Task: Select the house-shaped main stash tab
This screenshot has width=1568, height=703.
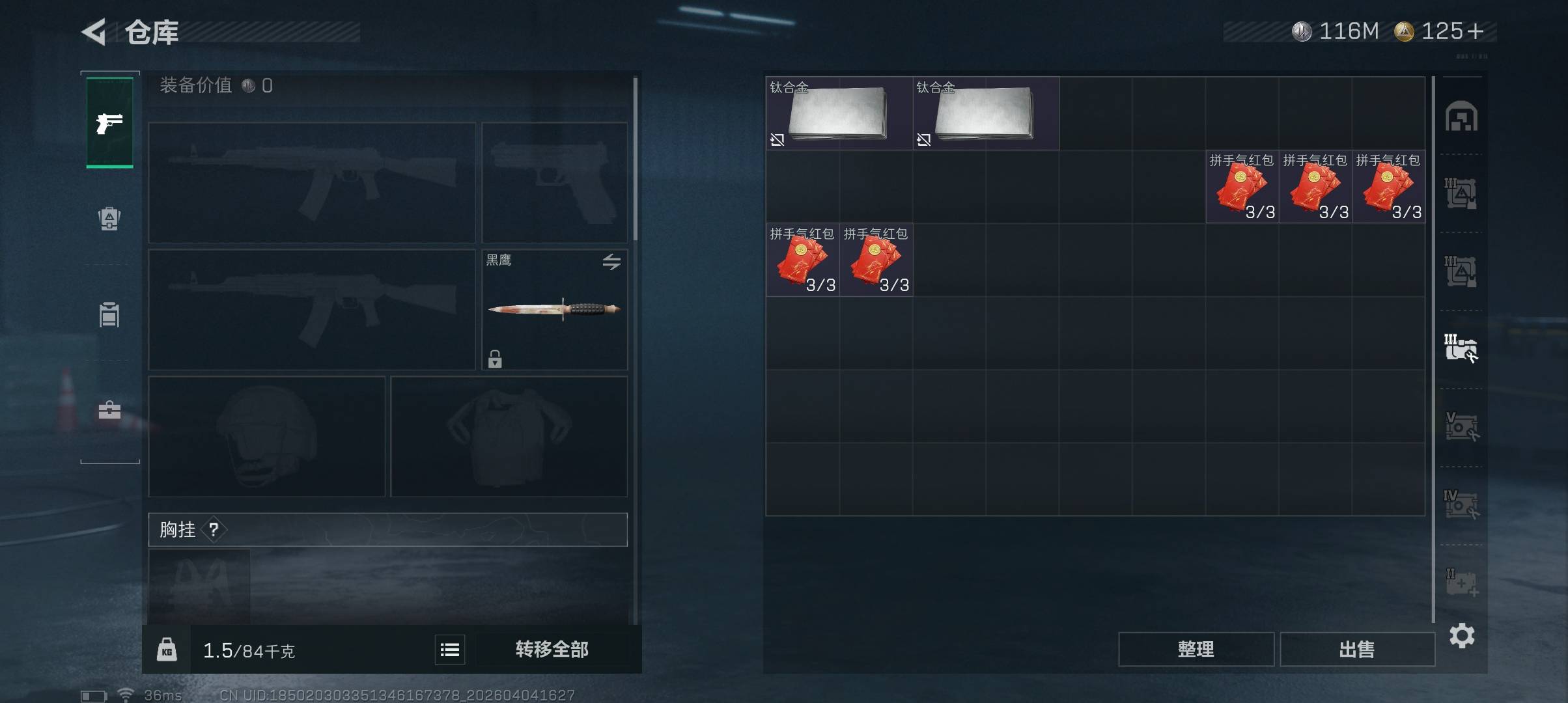Action: (x=1461, y=117)
